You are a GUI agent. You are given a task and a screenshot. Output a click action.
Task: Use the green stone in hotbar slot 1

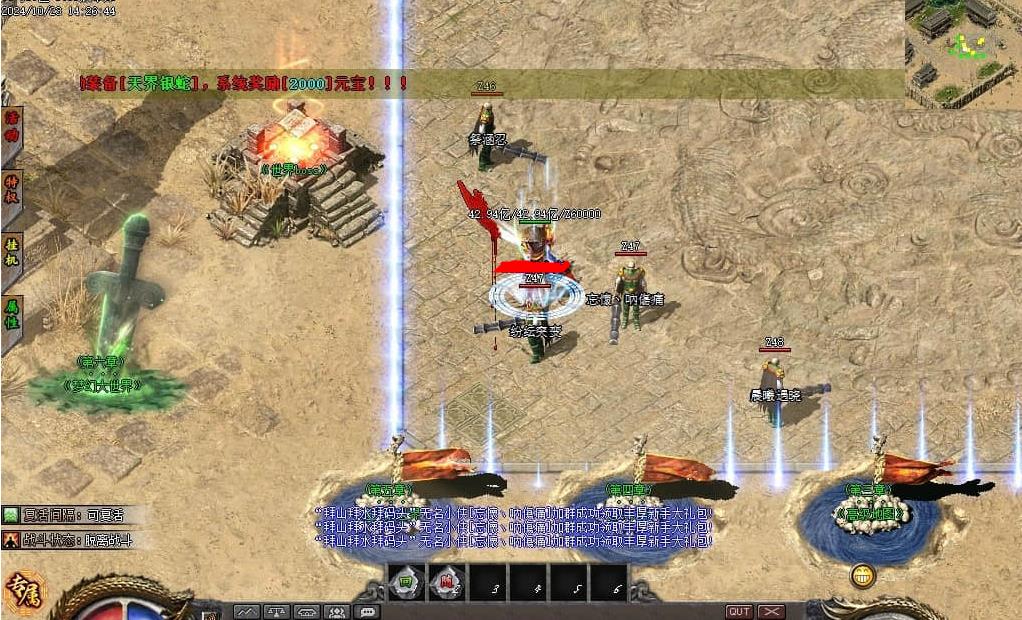(x=407, y=583)
